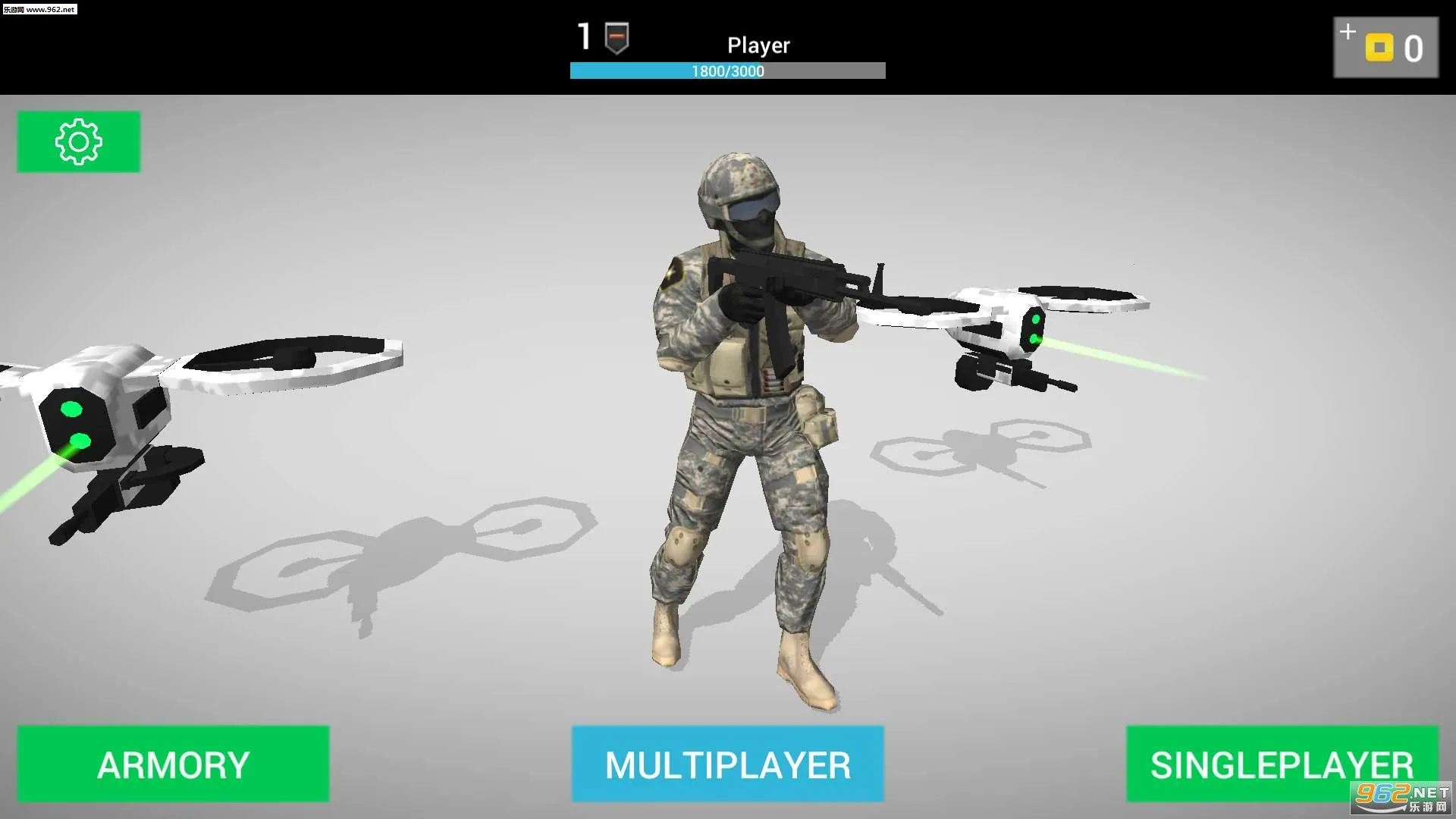The width and height of the screenshot is (1456, 819).
Task: Start a MULTIPLAYER match
Action: (x=727, y=764)
